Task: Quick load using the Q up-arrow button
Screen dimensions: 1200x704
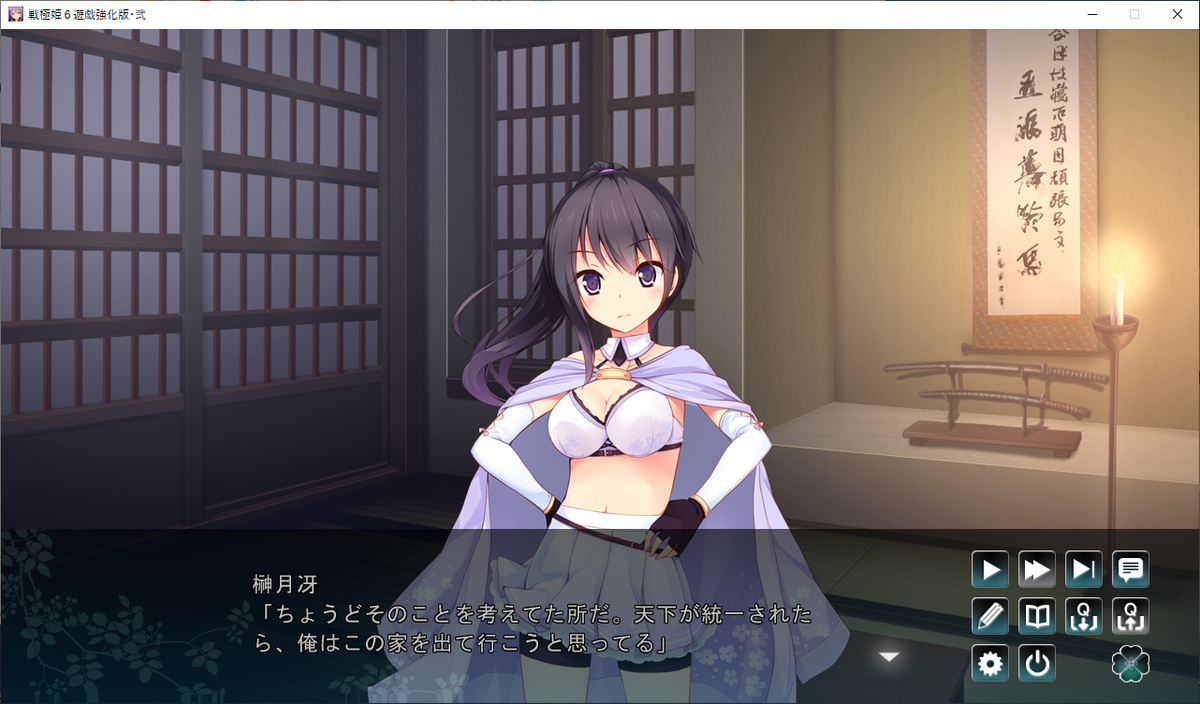Action: pos(1130,616)
